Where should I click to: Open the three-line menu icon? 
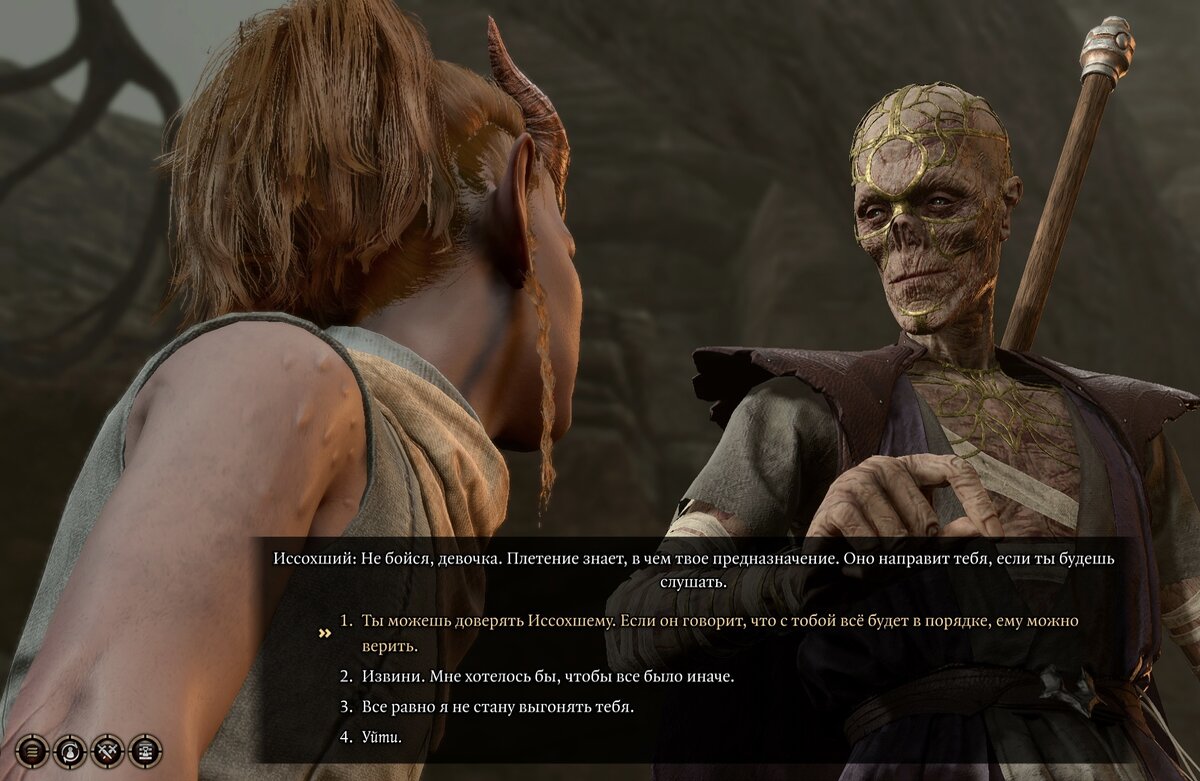34,749
